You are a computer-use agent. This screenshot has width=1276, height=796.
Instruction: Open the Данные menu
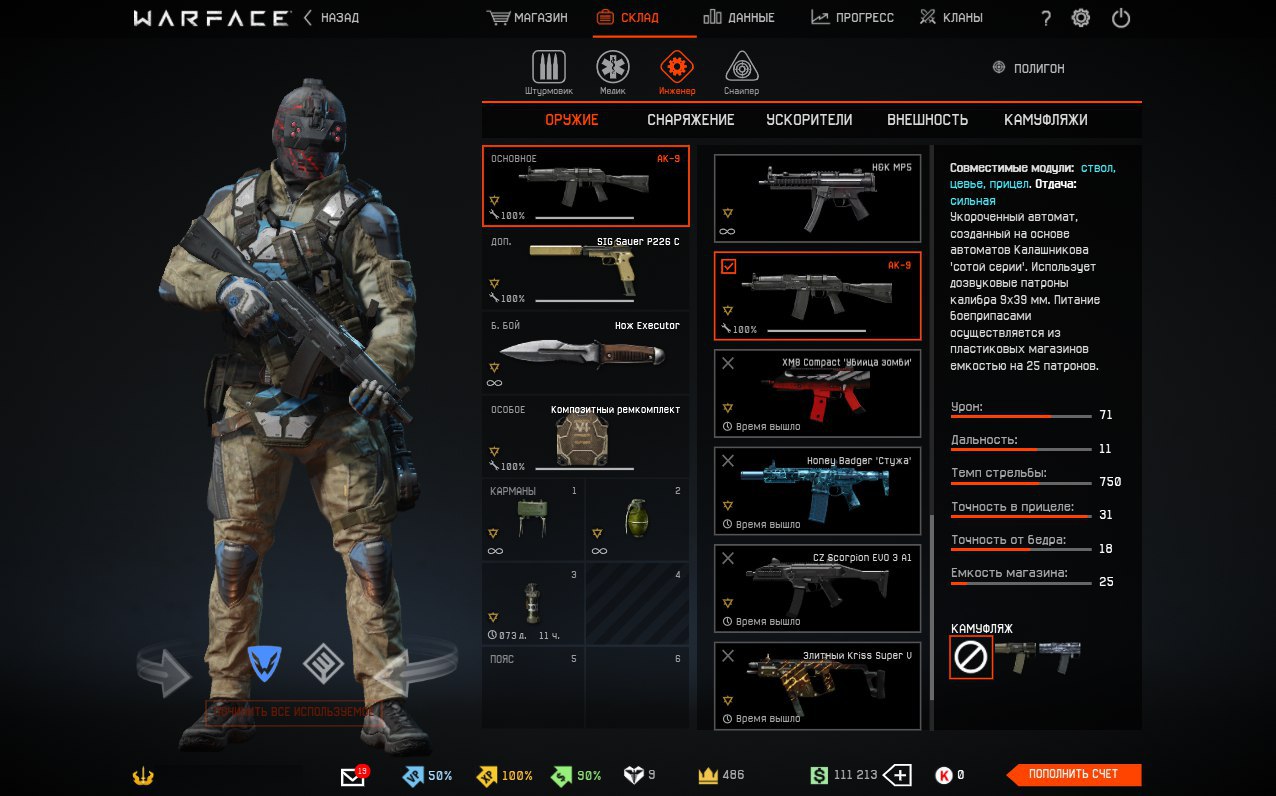(738, 18)
